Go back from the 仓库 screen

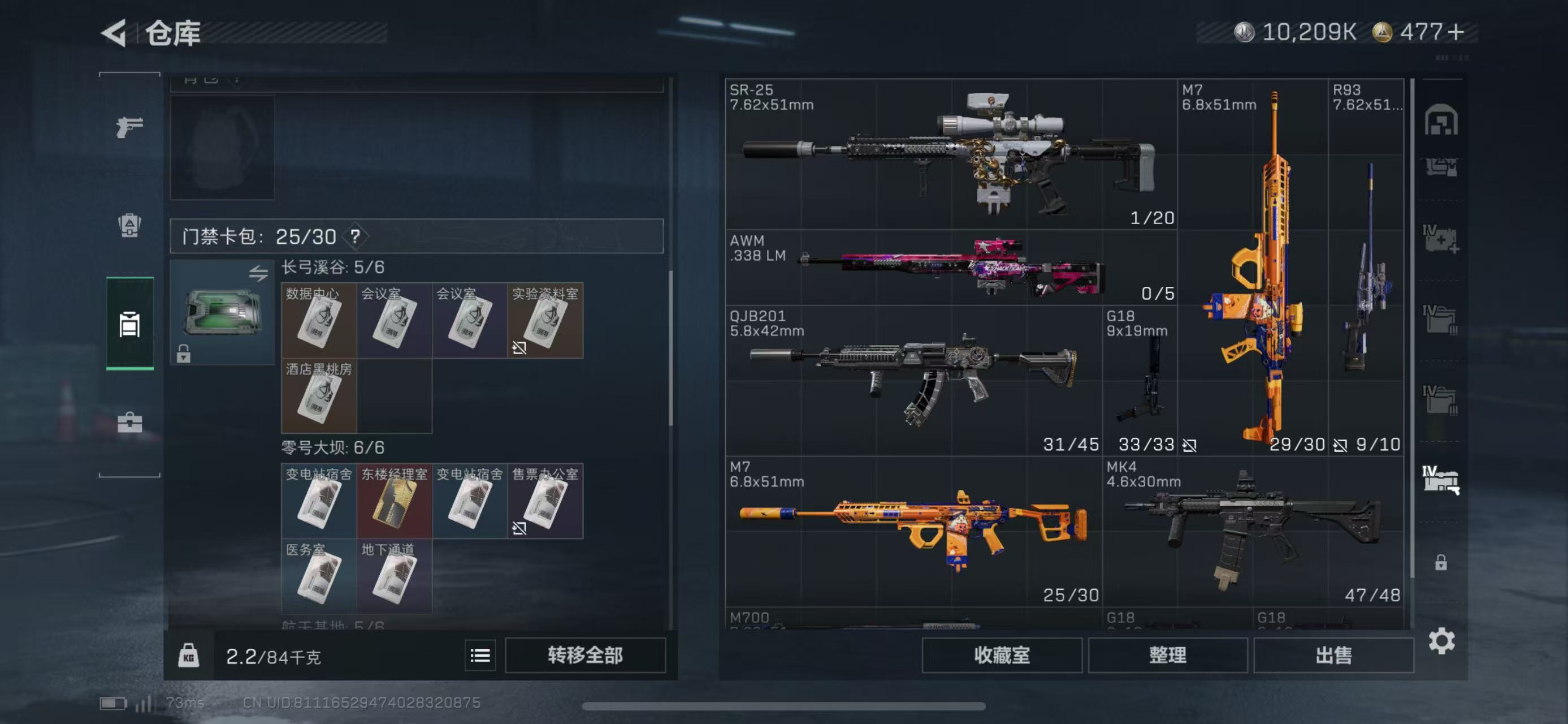click(114, 32)
